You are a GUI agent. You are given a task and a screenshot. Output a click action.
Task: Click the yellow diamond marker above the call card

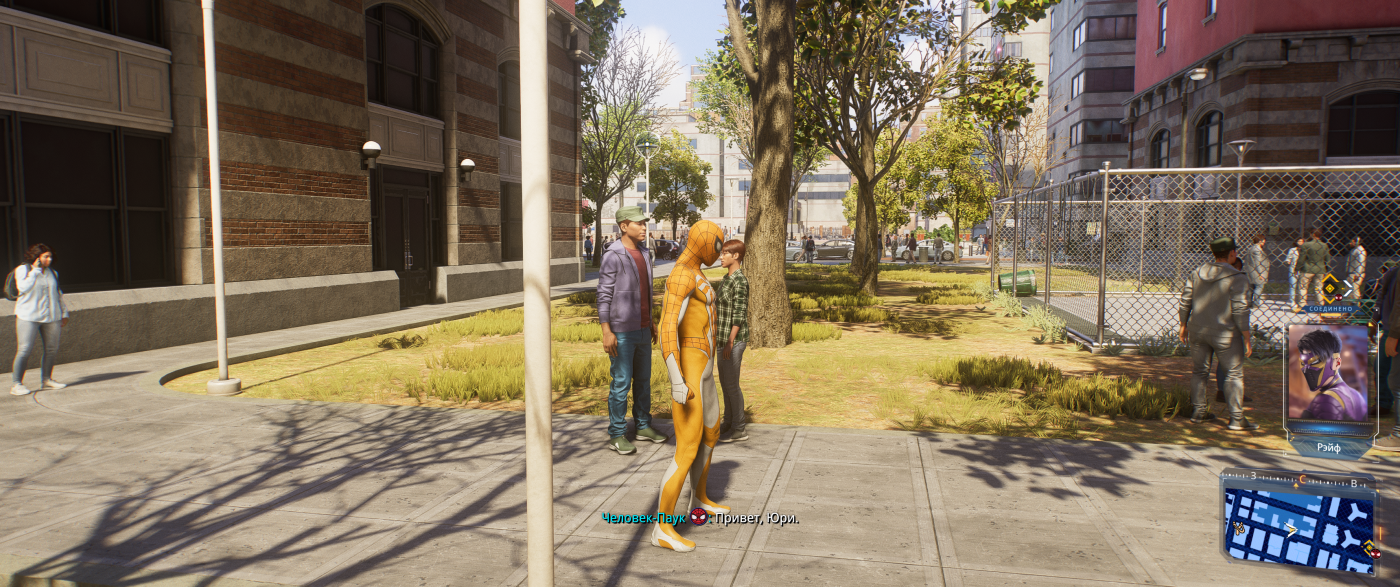pyautogui.click(x=1330, y=289)
